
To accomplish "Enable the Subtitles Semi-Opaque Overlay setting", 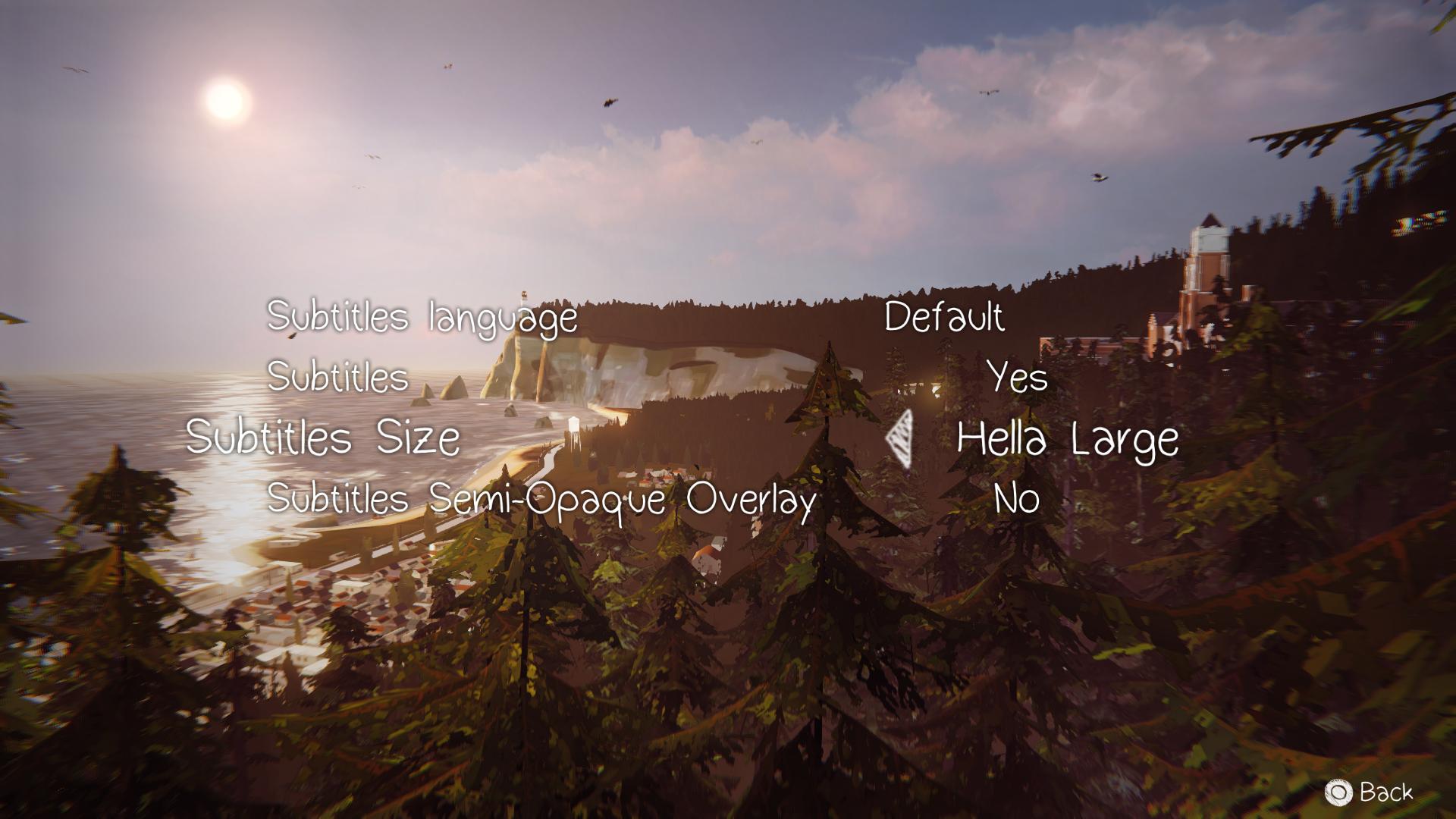I will (x=1016, y=498).
